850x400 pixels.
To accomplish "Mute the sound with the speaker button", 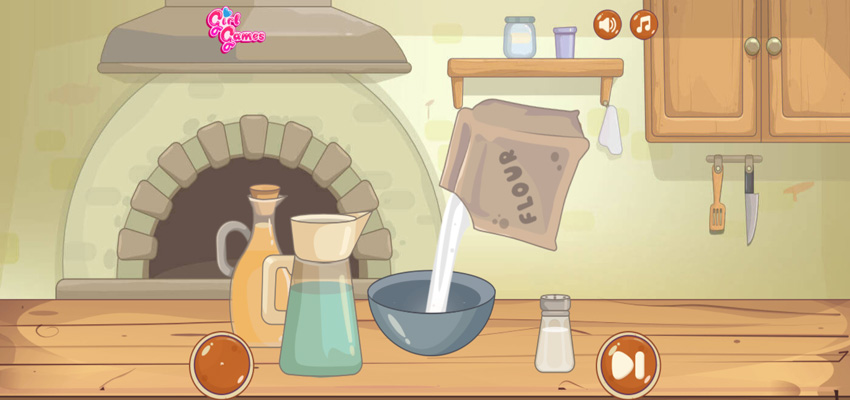I will pyautogui.click(x=607, y=24).
